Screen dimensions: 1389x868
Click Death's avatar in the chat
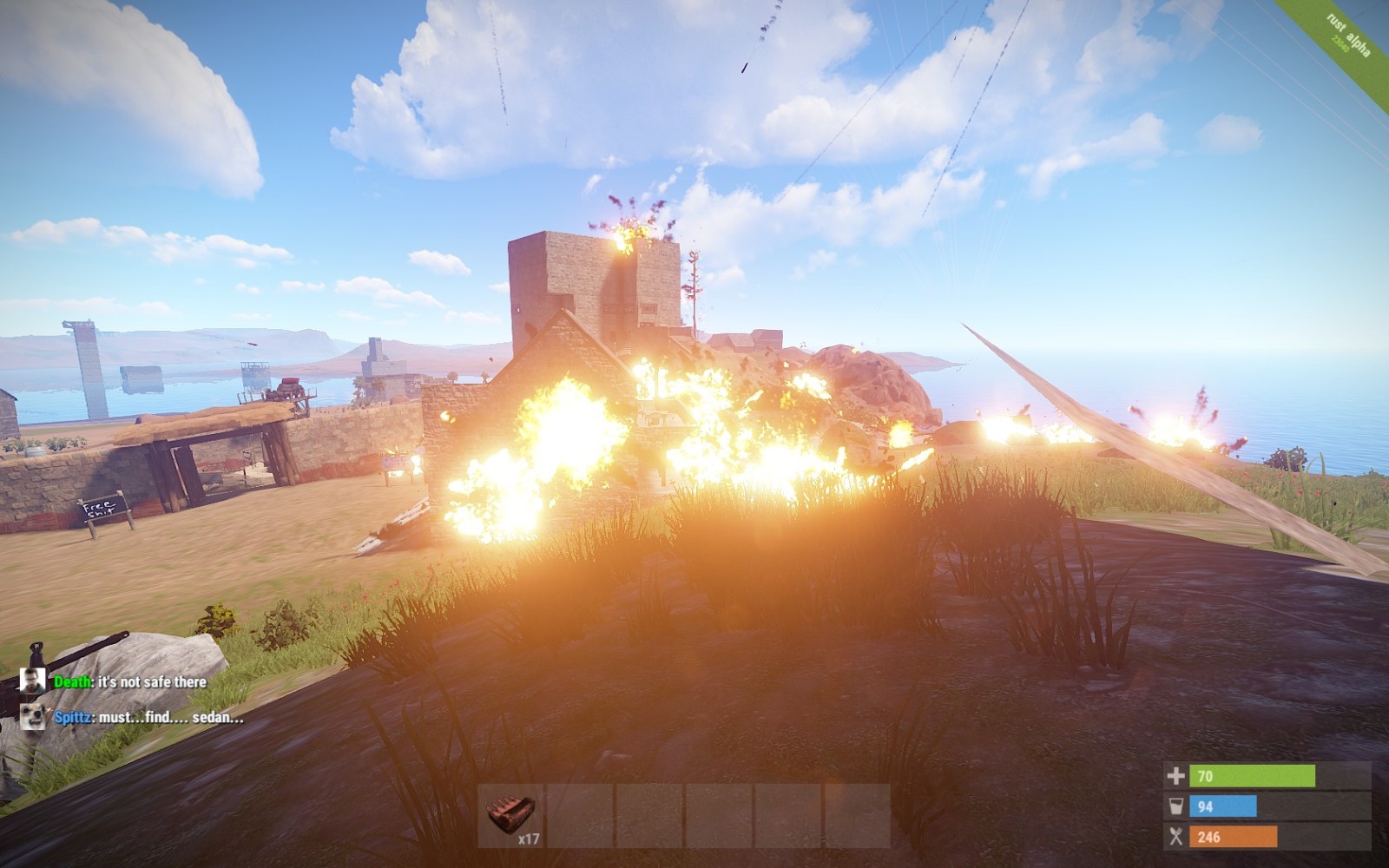coord(33,681)
